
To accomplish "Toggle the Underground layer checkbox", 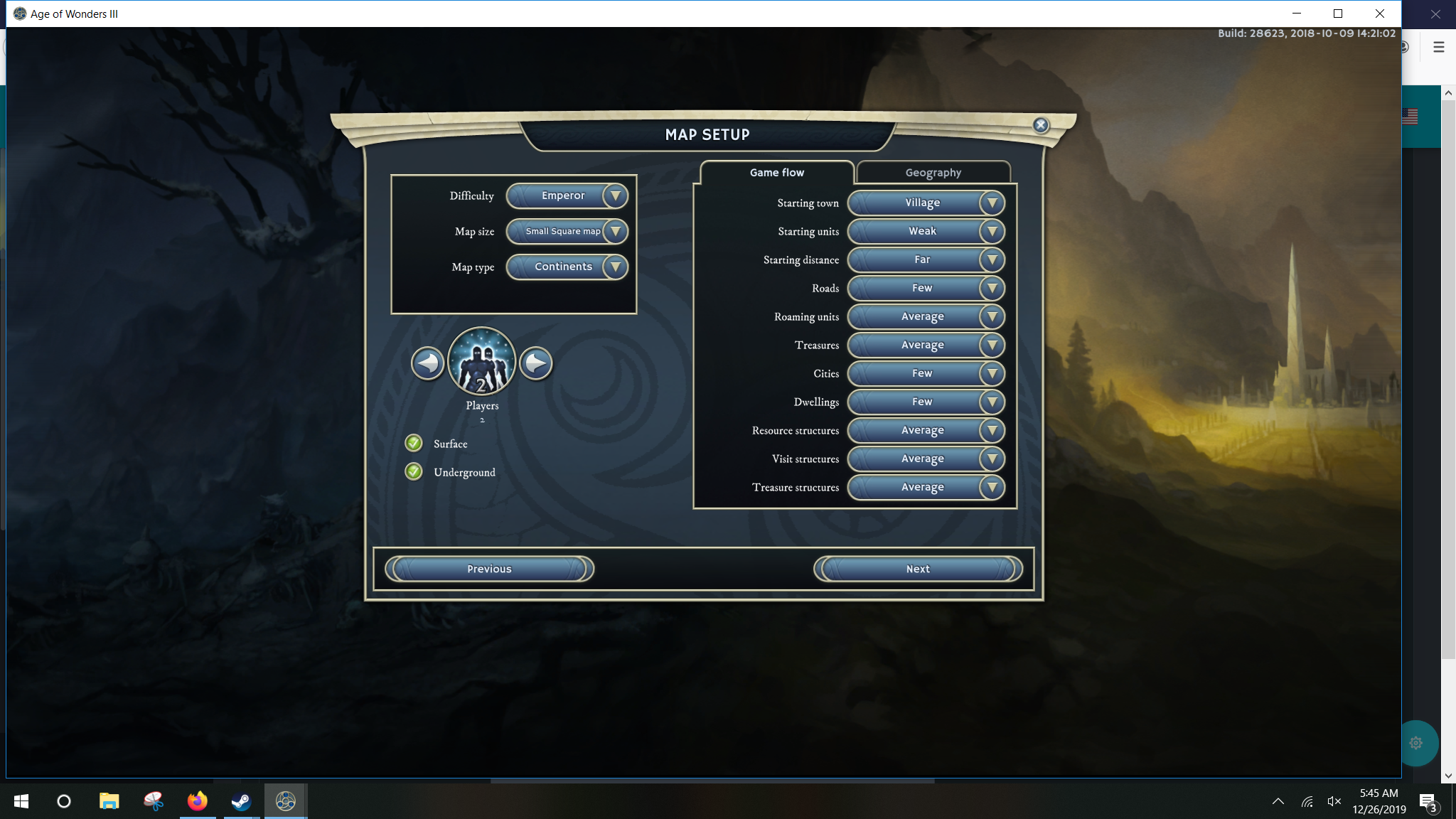I will click(414, 472).
